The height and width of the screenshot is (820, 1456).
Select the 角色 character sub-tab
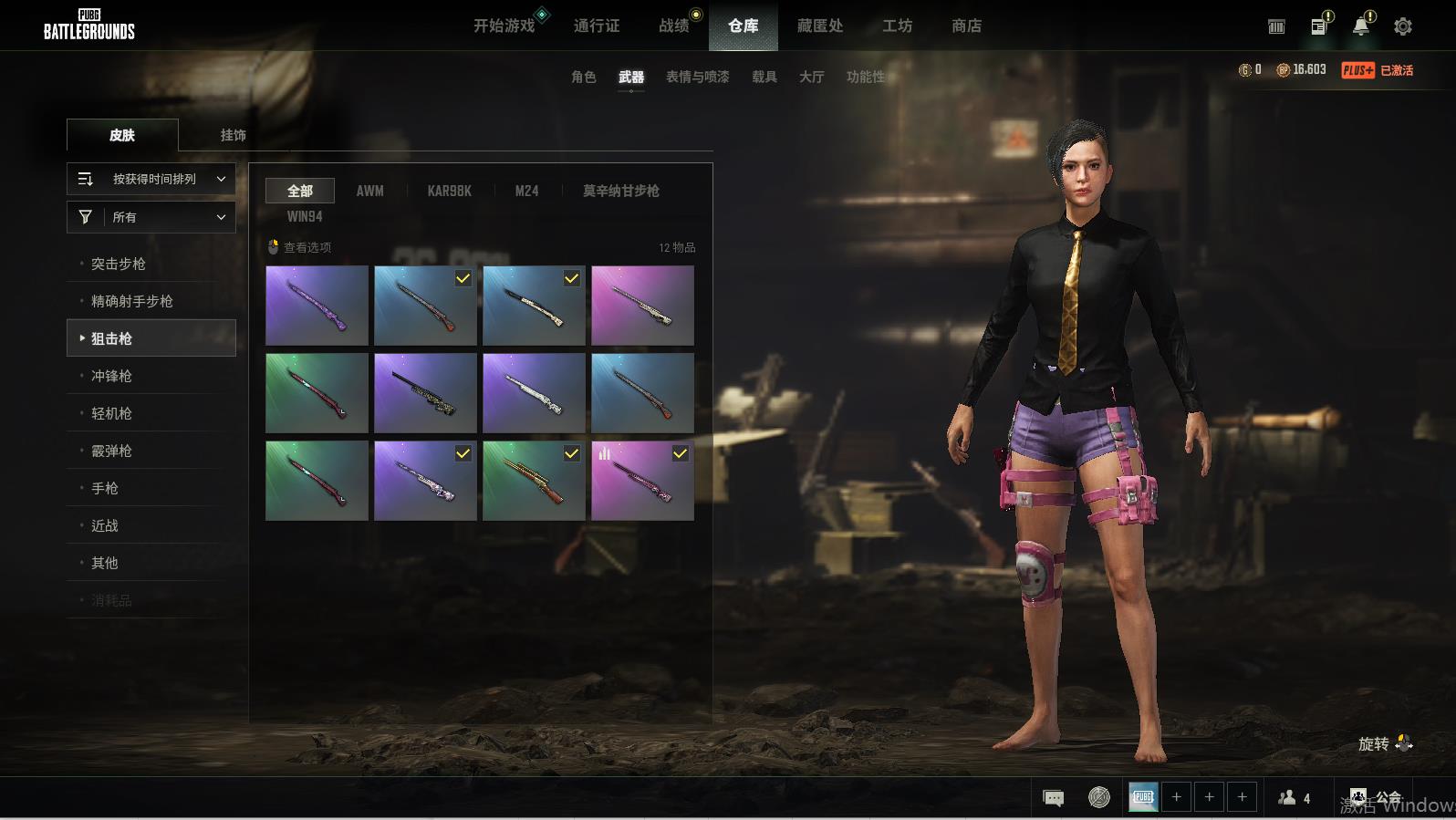[583, 77]
